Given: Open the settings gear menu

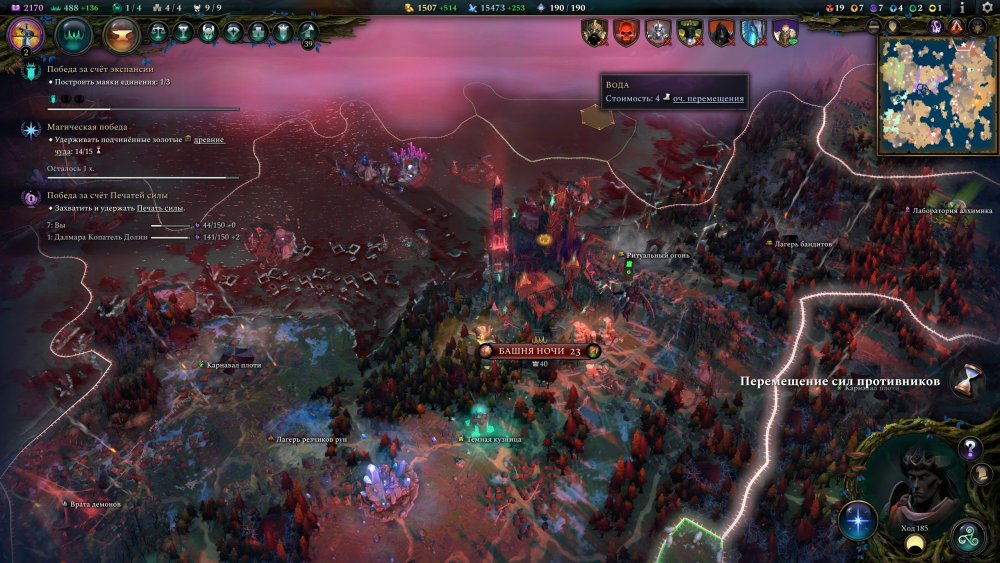Looking at the screenshot, I should pos(987,7).
